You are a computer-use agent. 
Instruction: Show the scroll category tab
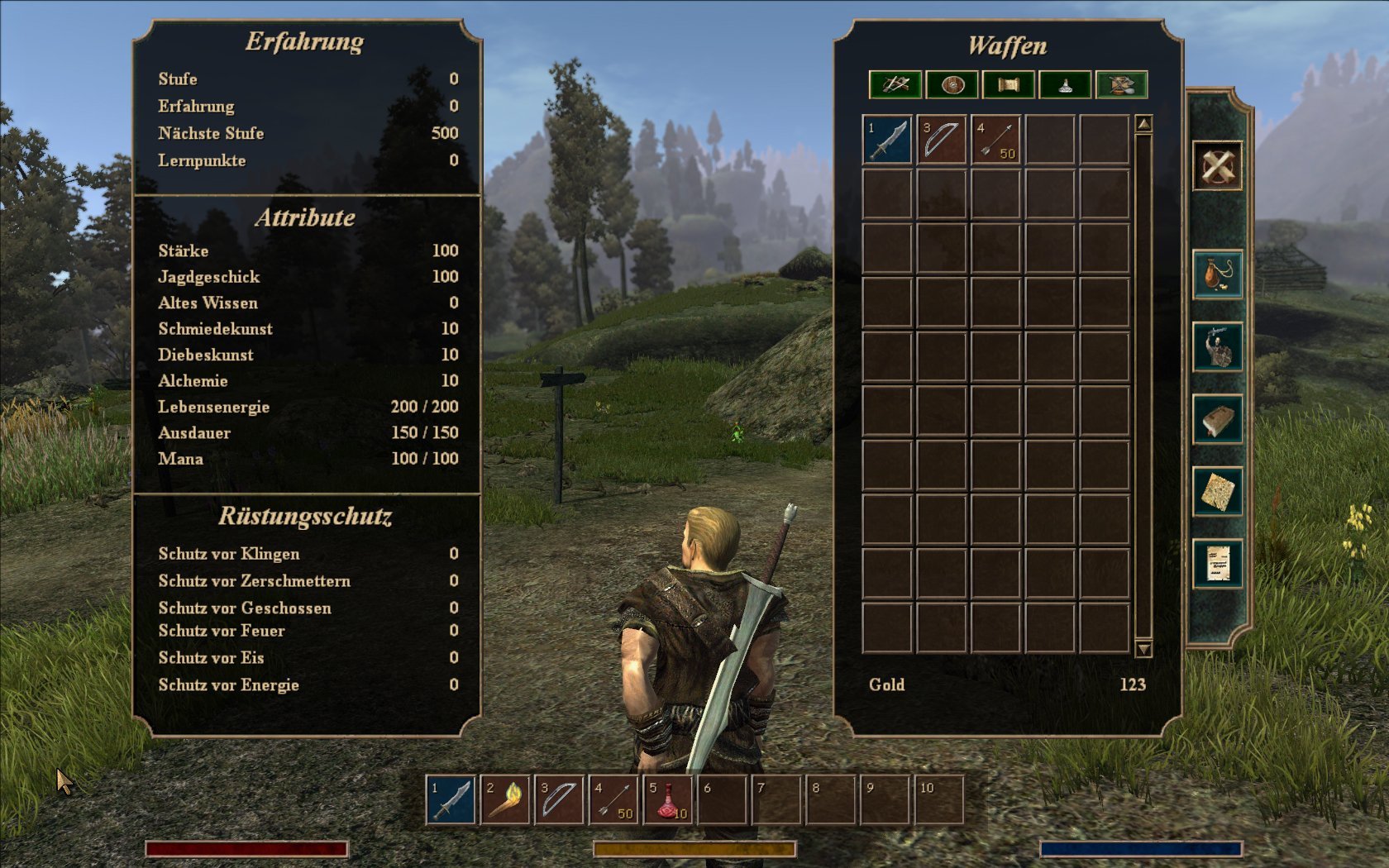(x=1008, y=84)
